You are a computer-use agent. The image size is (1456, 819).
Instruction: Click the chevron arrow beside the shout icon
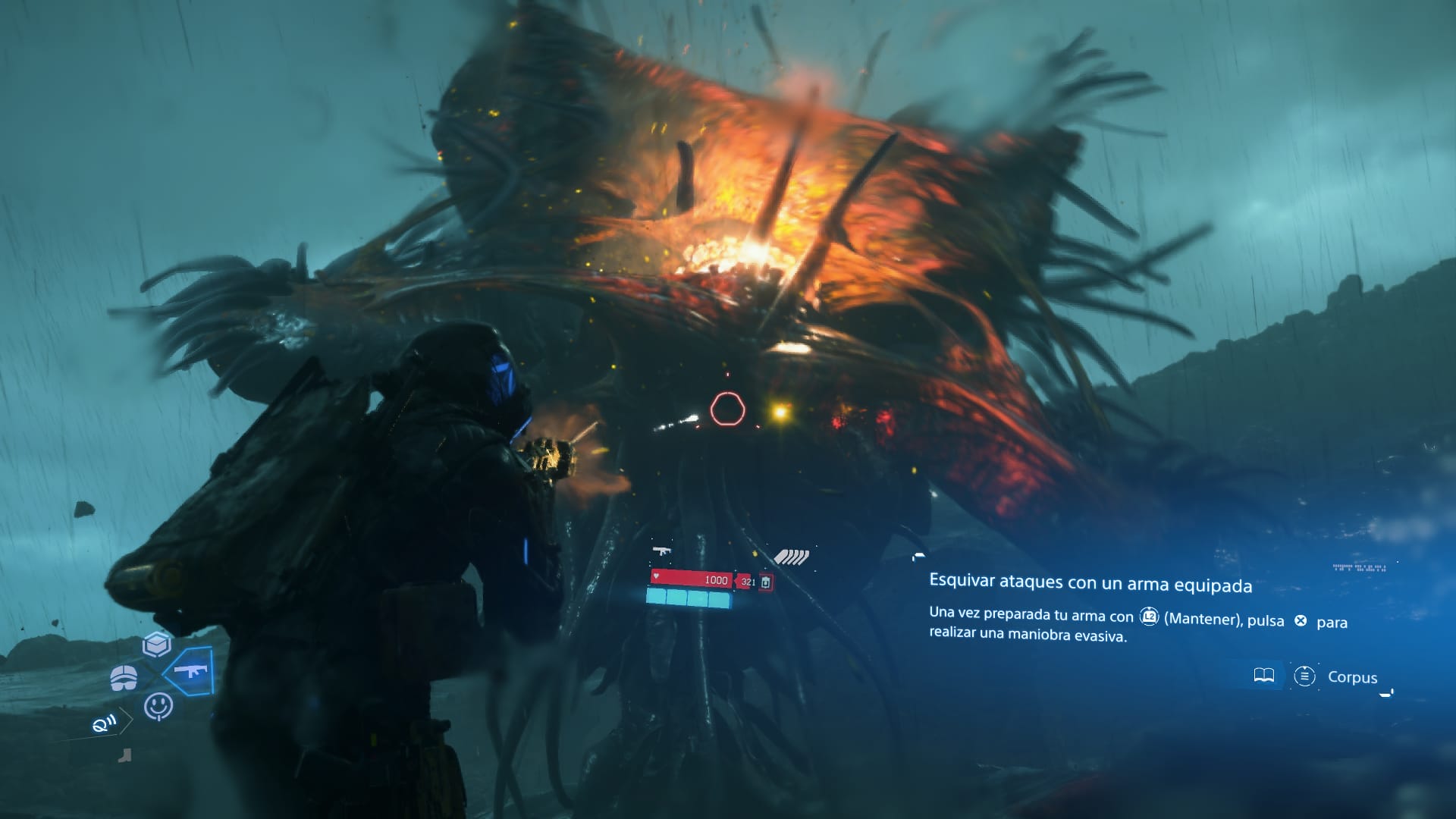pos(126,722)
